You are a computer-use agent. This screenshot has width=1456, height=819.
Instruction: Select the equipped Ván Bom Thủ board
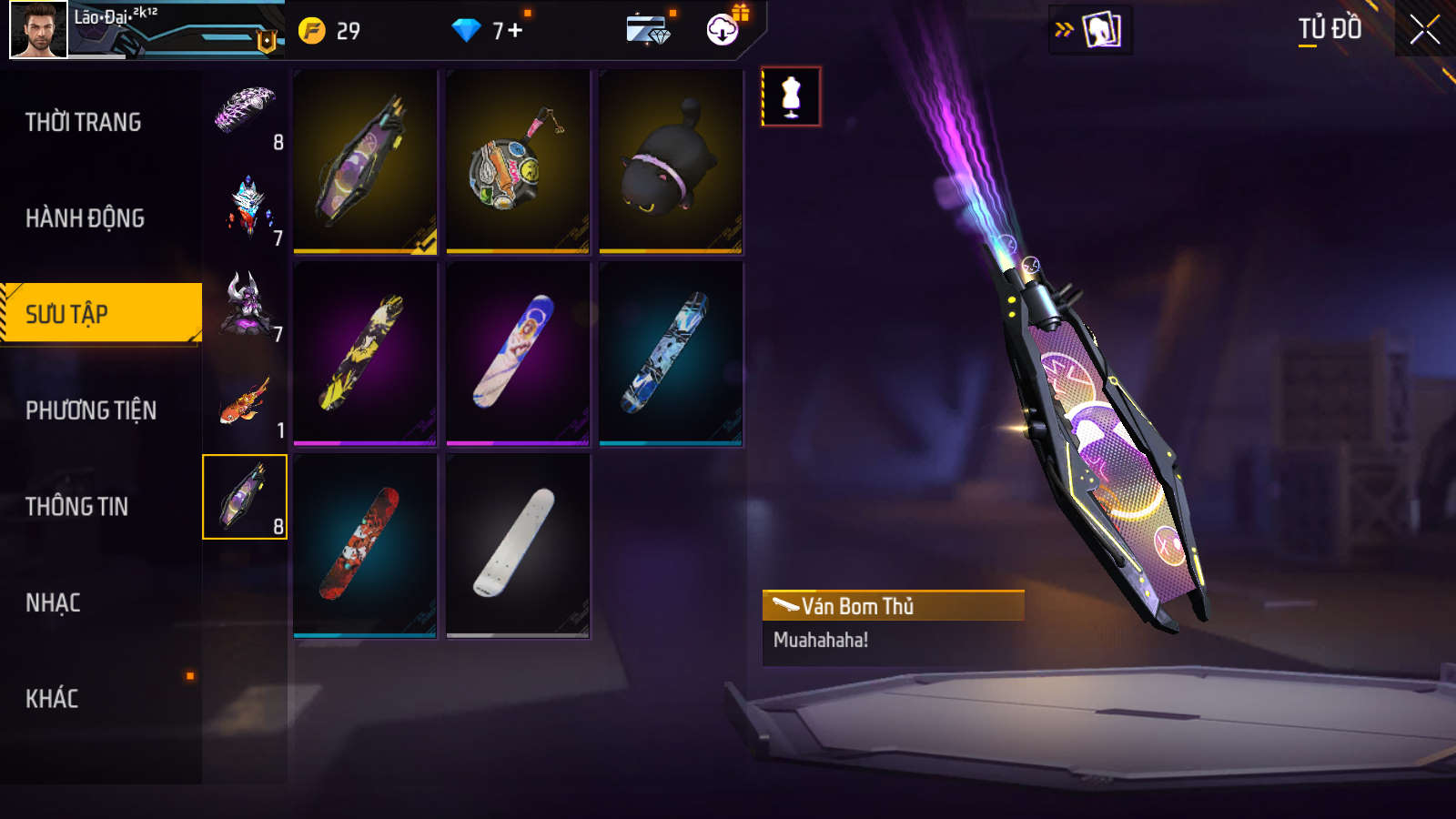[x=365, y=162]
